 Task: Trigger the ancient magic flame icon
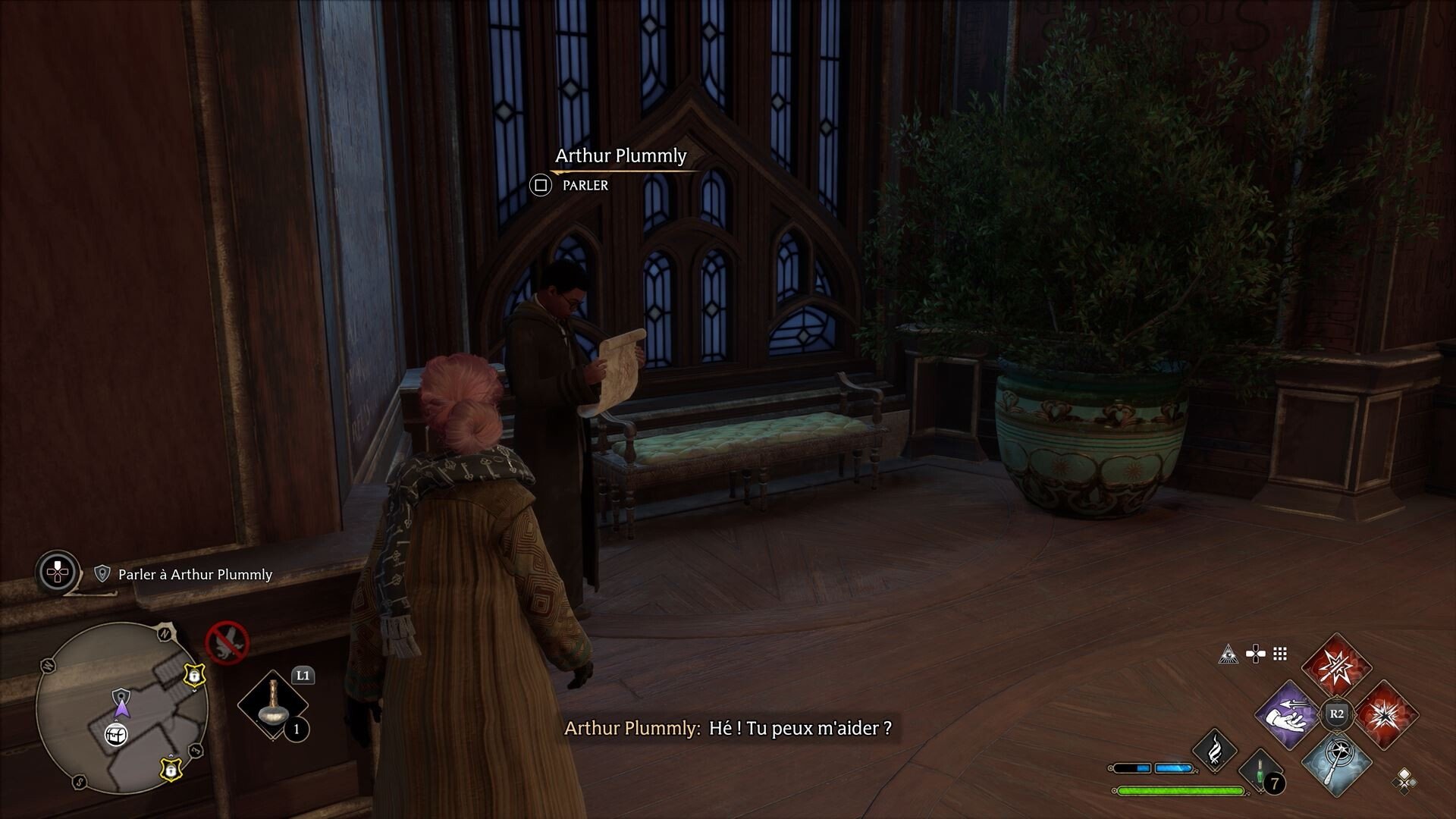[1214, 749]
